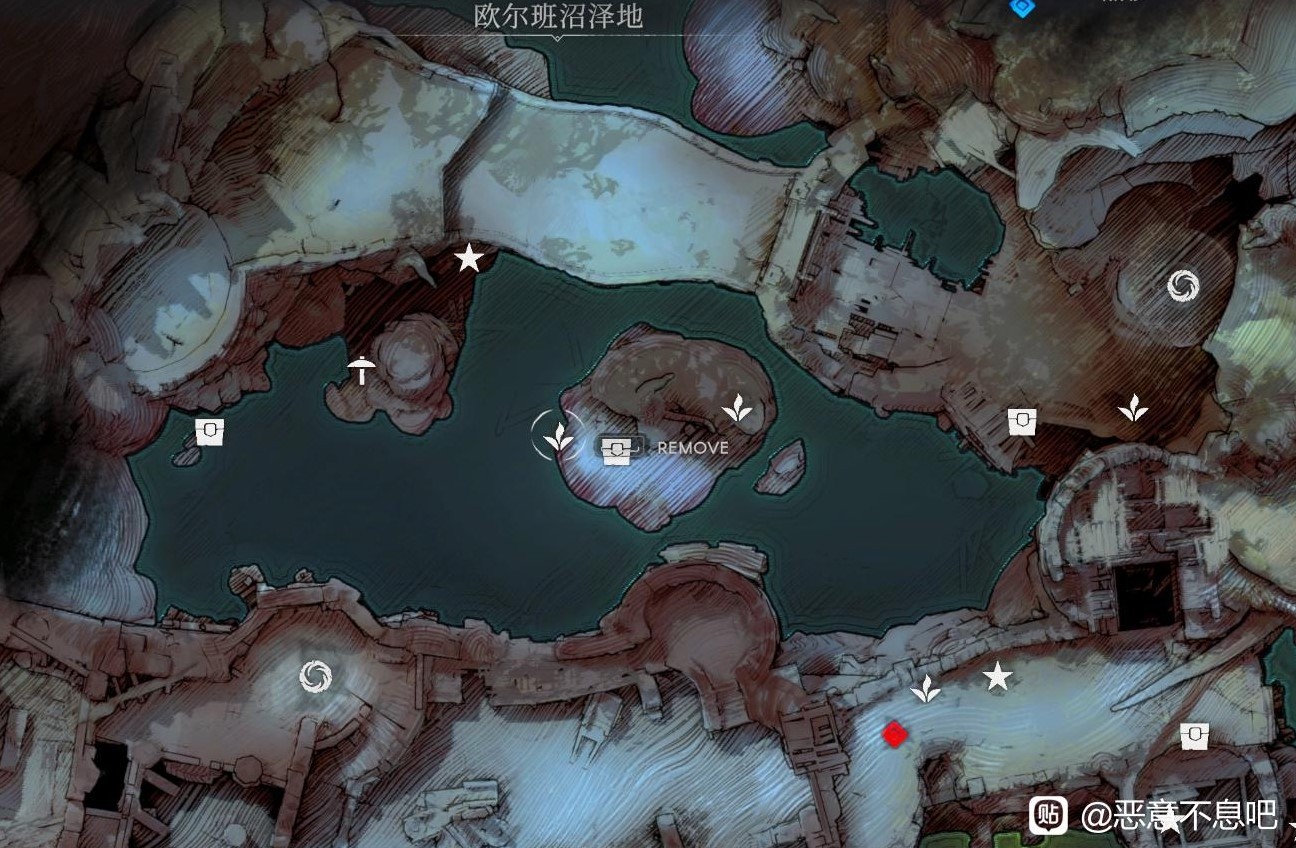
Task: Select the chest icon on the eastern shore
Action: tap(1021, 420)
